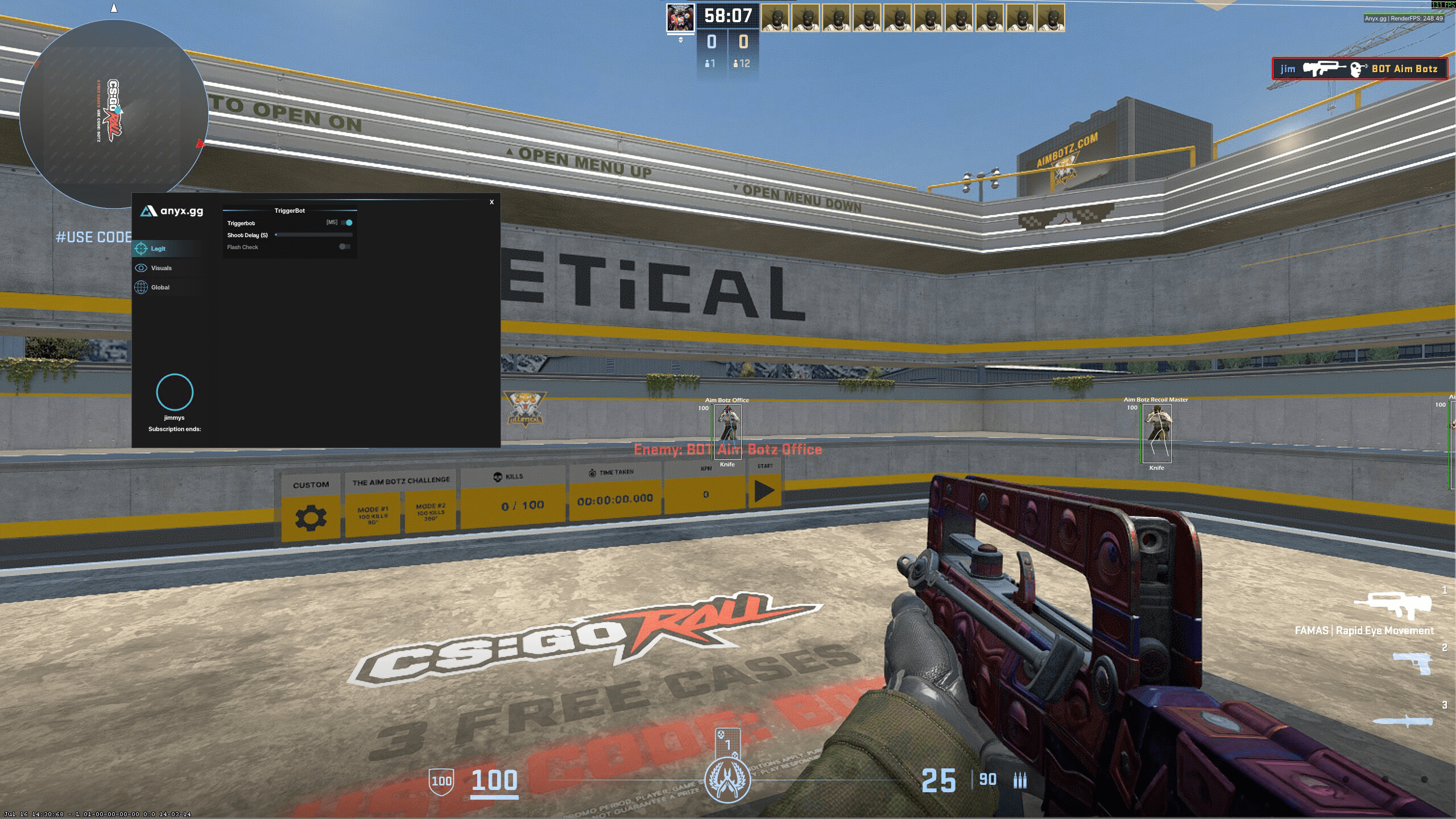
Task: Open the Global globe icon section
Action: pos(140,287)
